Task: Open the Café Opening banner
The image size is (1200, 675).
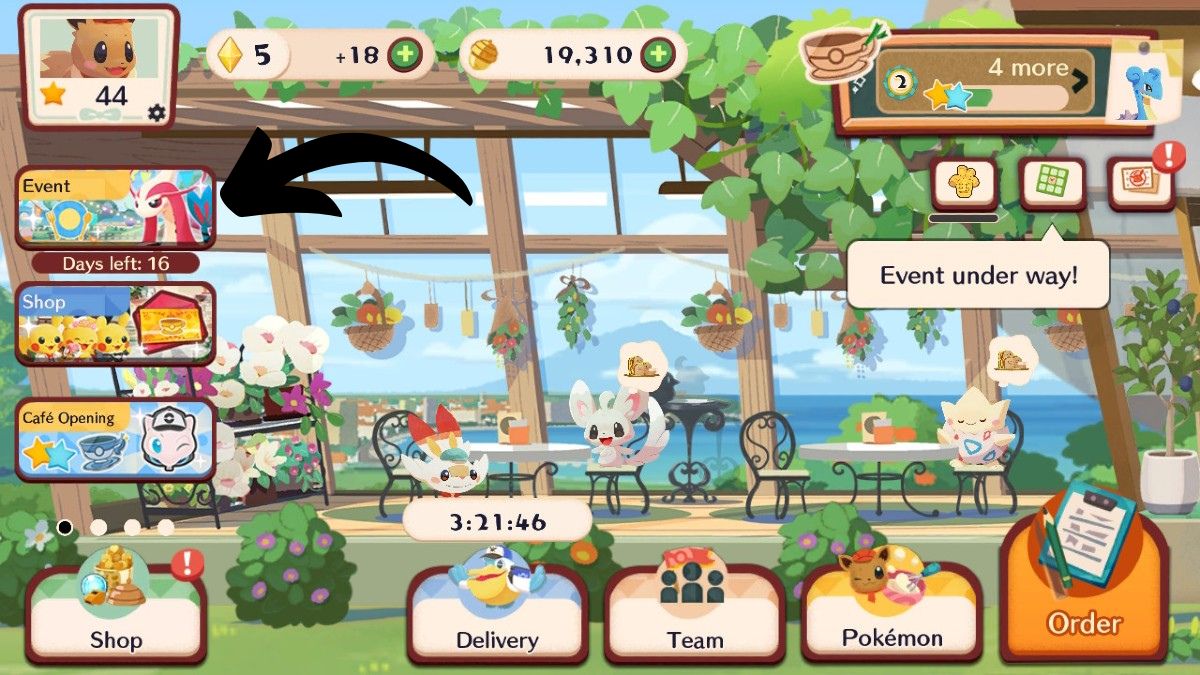Action: point(115,438)
